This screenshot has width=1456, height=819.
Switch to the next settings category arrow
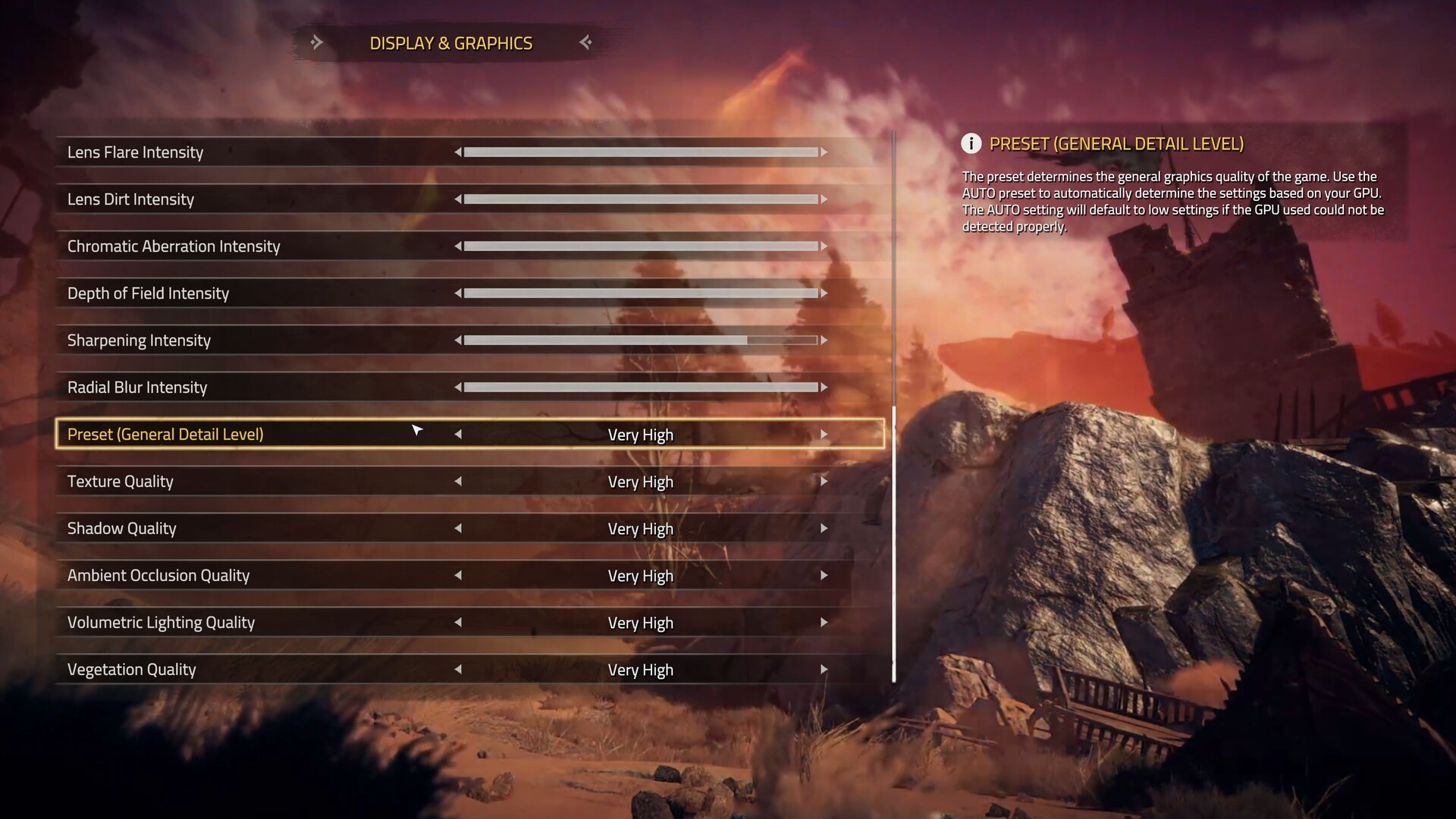click(585, 42)
